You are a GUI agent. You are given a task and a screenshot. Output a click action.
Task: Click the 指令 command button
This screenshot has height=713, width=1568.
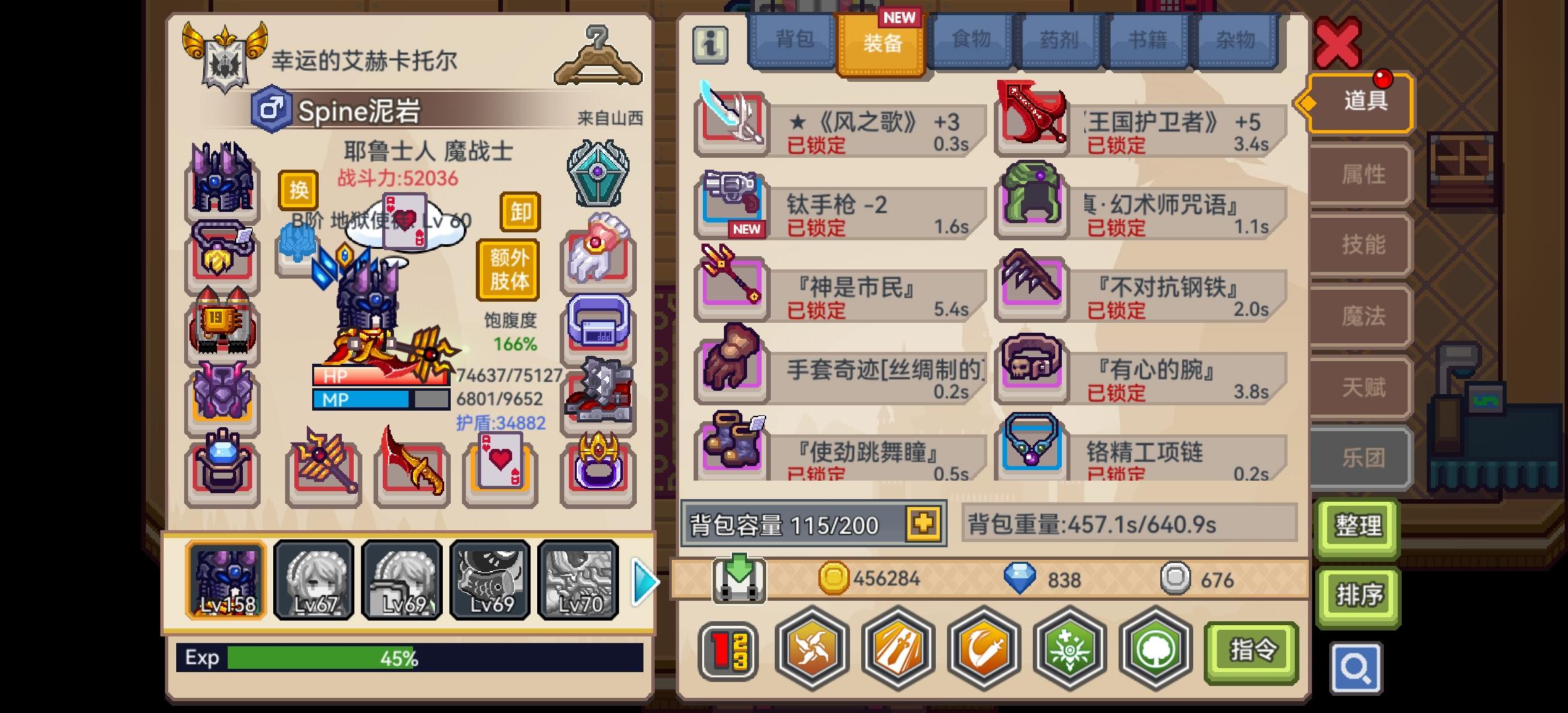pyautogui.click(x=1251, y=650)
